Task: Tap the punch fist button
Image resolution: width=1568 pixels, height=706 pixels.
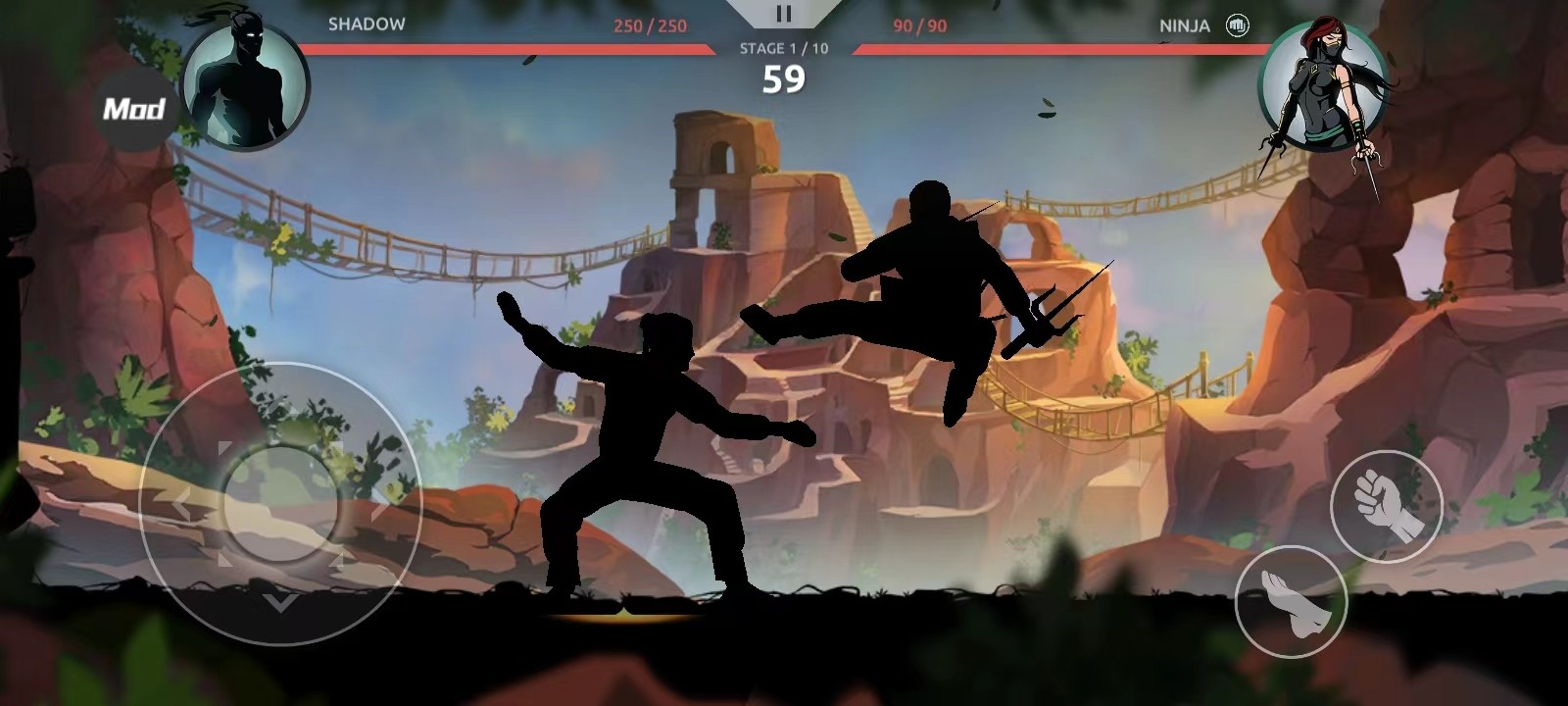Action: pyautogui.click(x=1386, y=506)
